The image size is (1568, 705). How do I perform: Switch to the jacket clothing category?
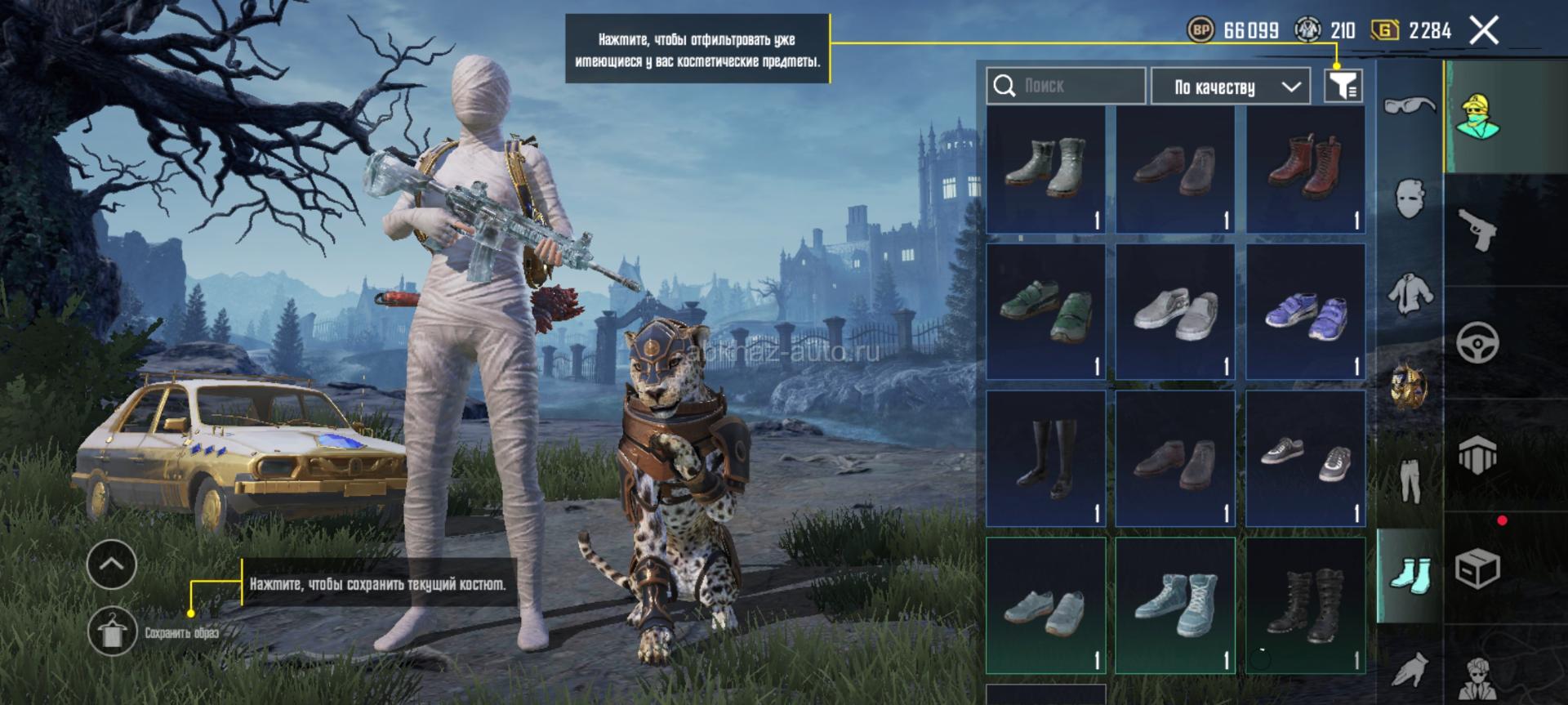pos(1410,292)
